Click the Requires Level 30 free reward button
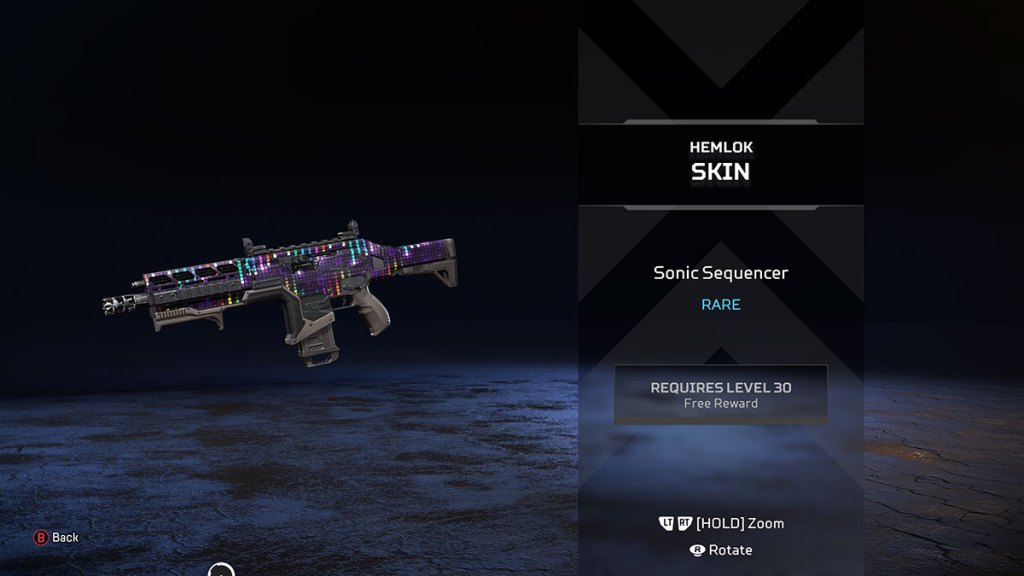The height and width of the screenshot is (576, 1024). click(x=720, y=394)
